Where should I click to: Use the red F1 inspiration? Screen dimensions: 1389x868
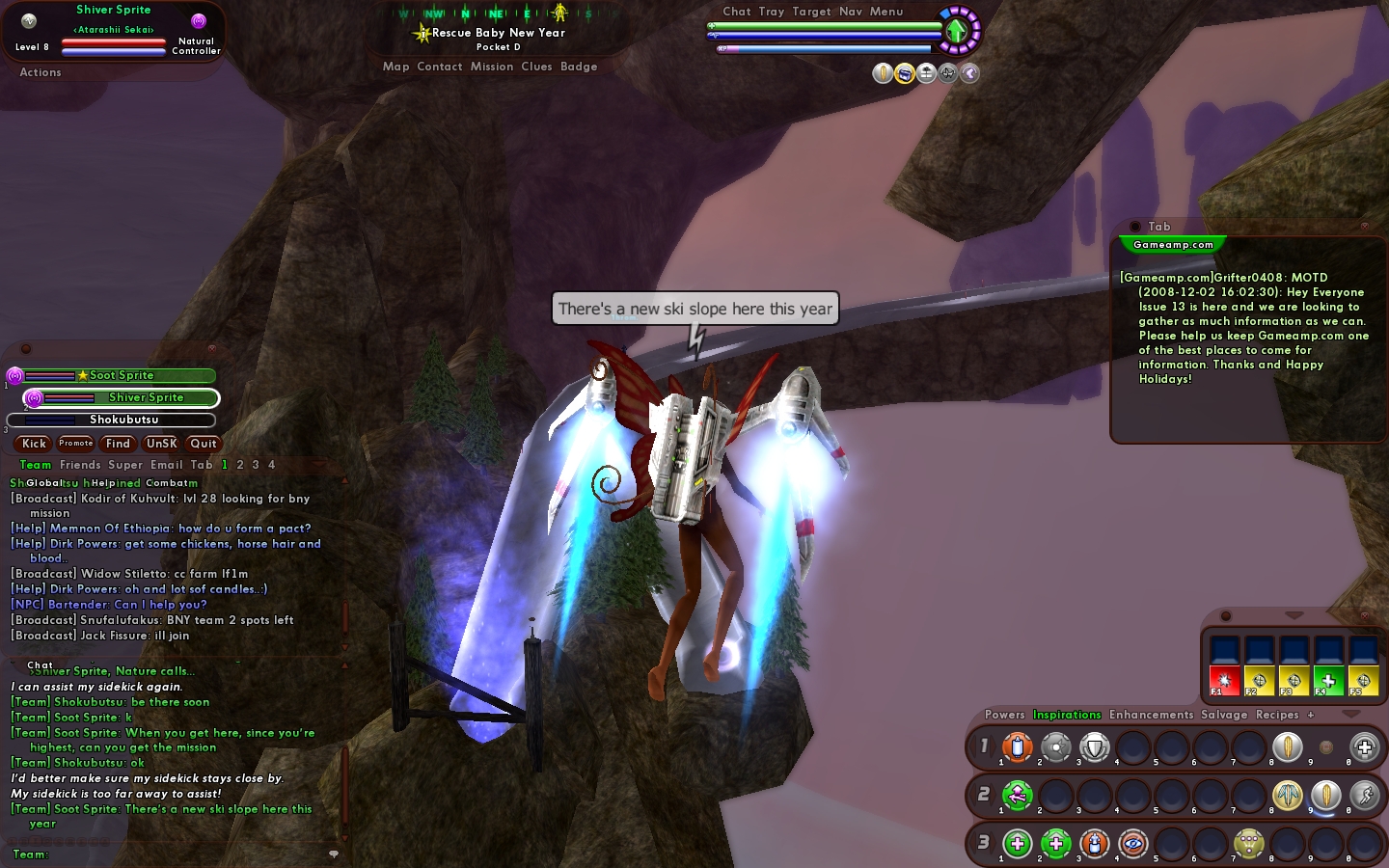(x=1224, y=680)
